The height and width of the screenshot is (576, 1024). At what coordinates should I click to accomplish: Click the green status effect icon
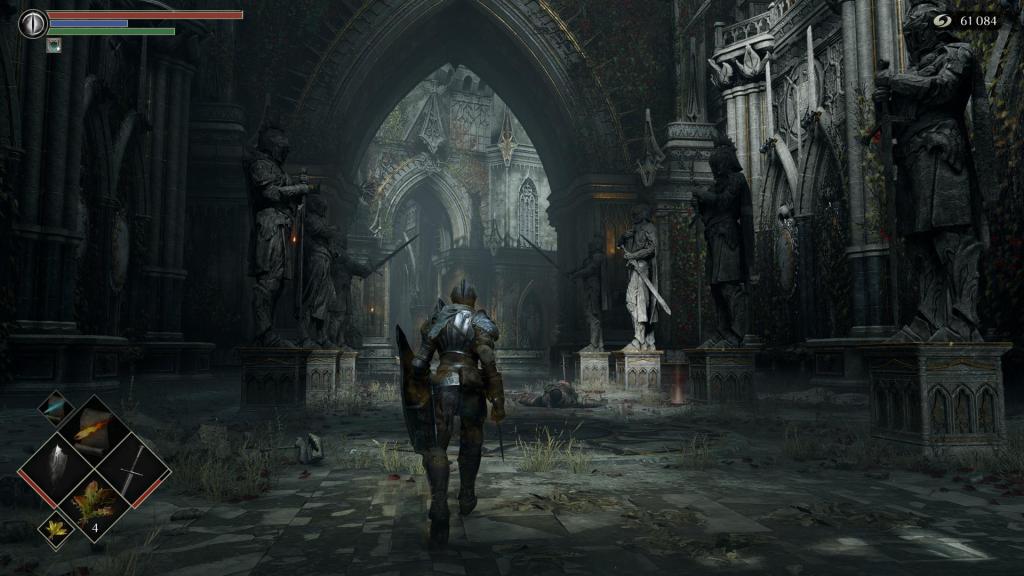53,44
